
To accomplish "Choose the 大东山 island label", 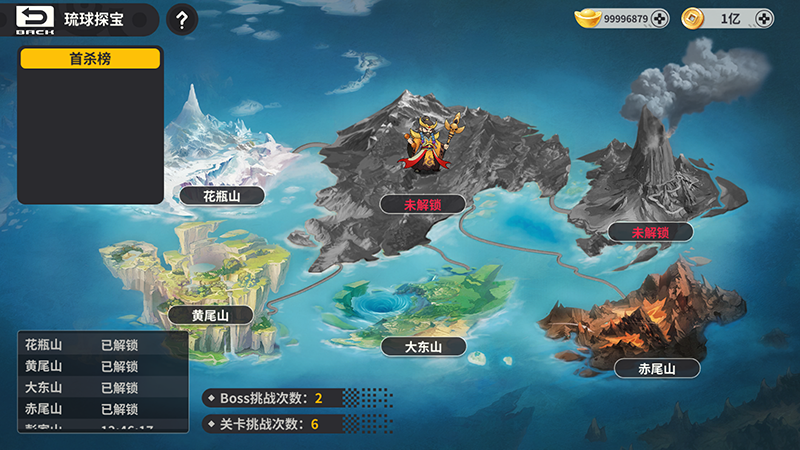I will 424,347.
